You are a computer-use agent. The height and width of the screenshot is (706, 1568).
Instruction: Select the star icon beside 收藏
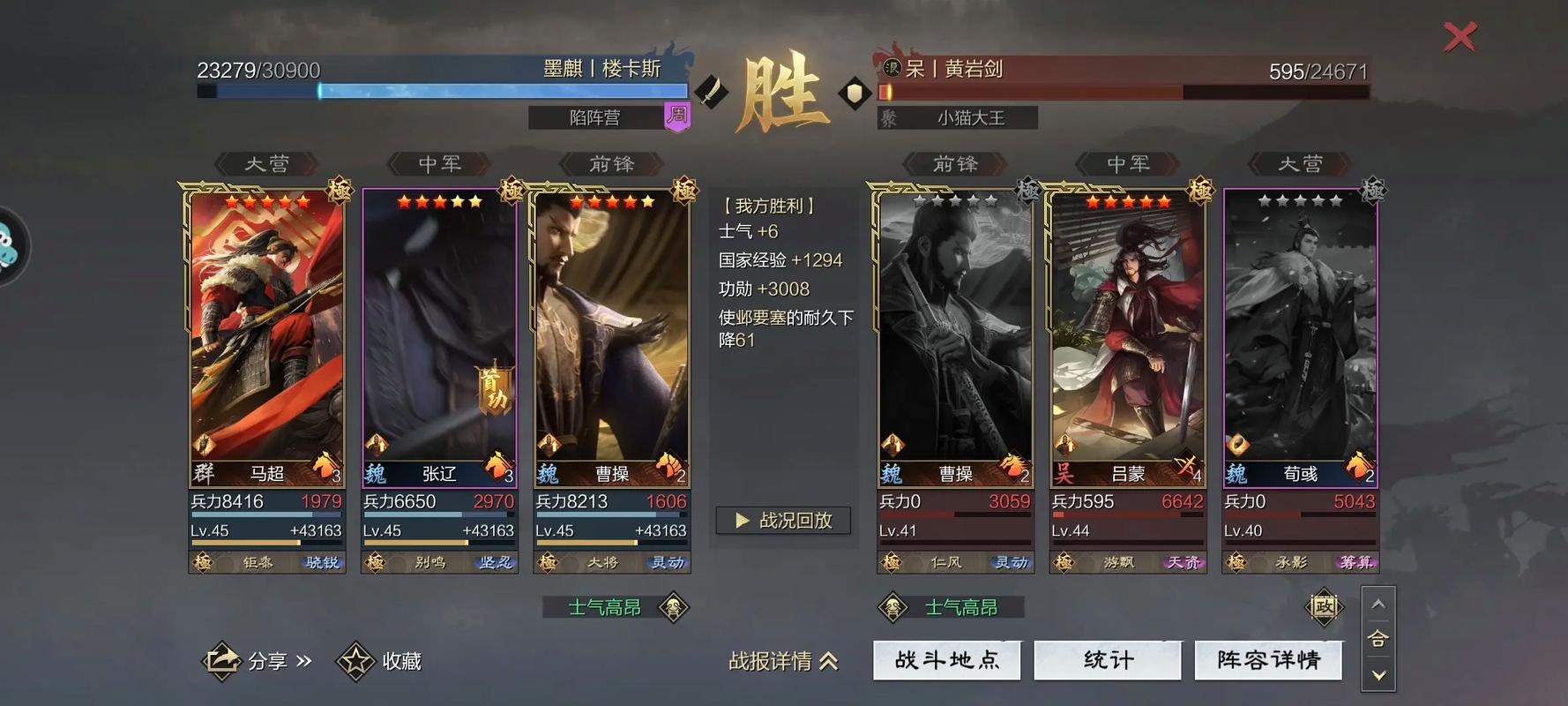356,659
